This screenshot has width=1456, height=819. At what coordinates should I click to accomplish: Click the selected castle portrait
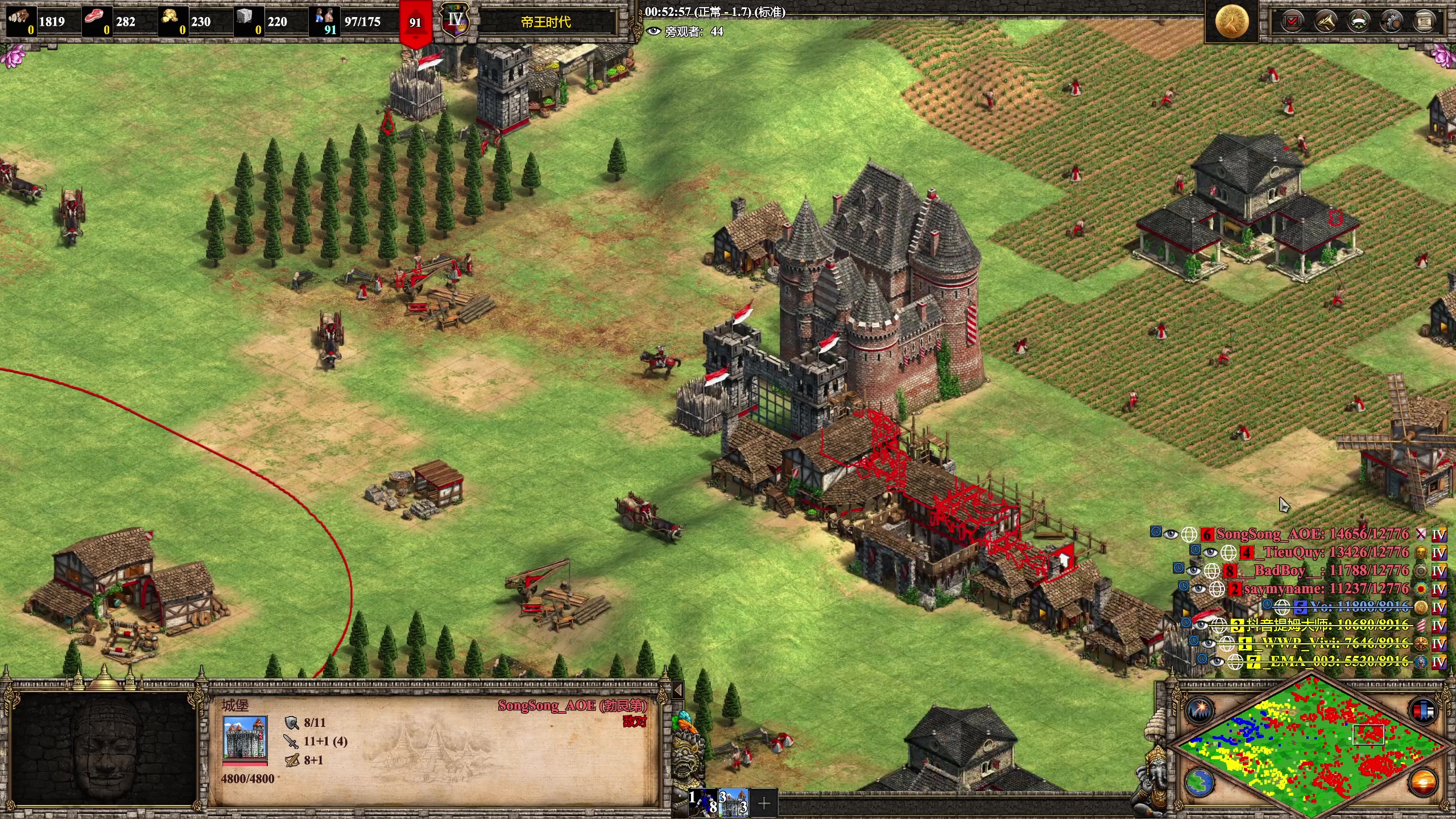[245, 738]
